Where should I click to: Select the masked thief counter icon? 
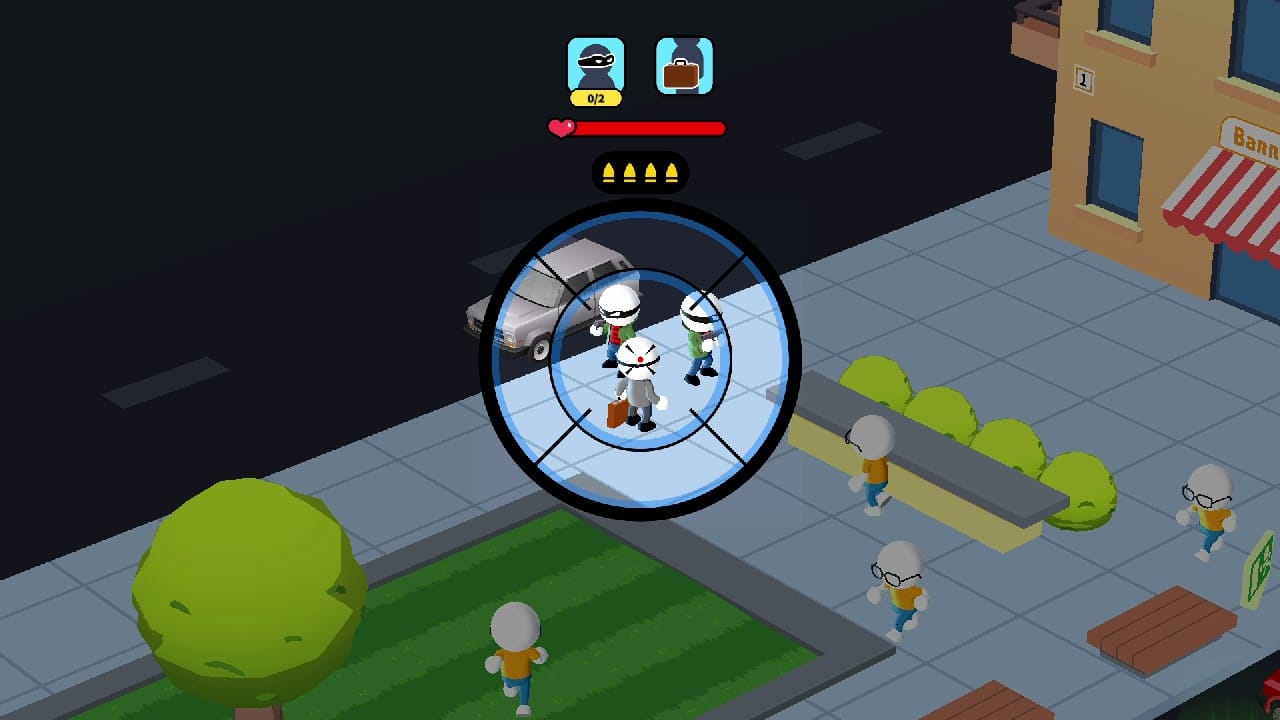tap(595, 63)
